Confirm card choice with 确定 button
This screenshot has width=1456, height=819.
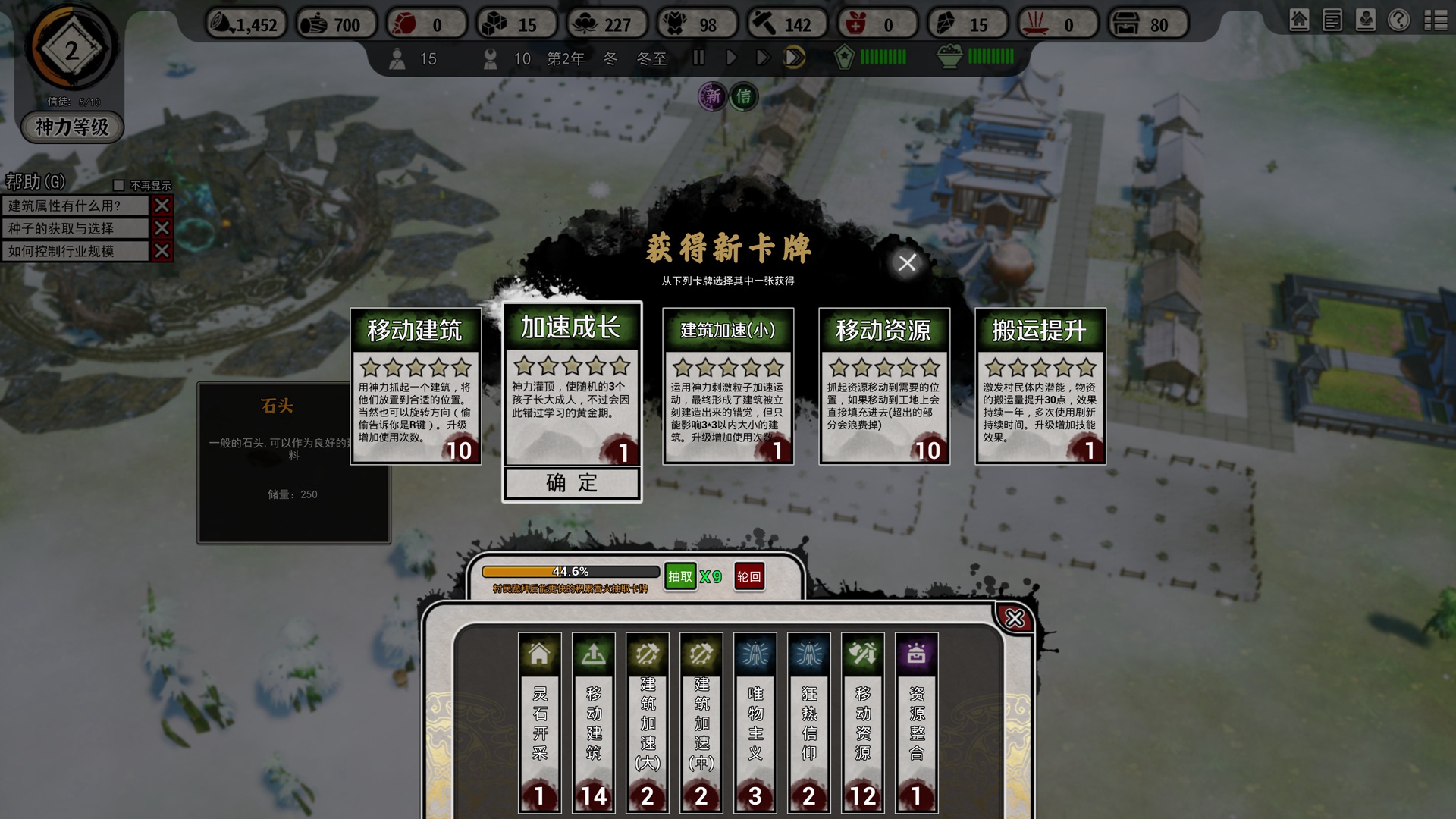pos(572,483)
